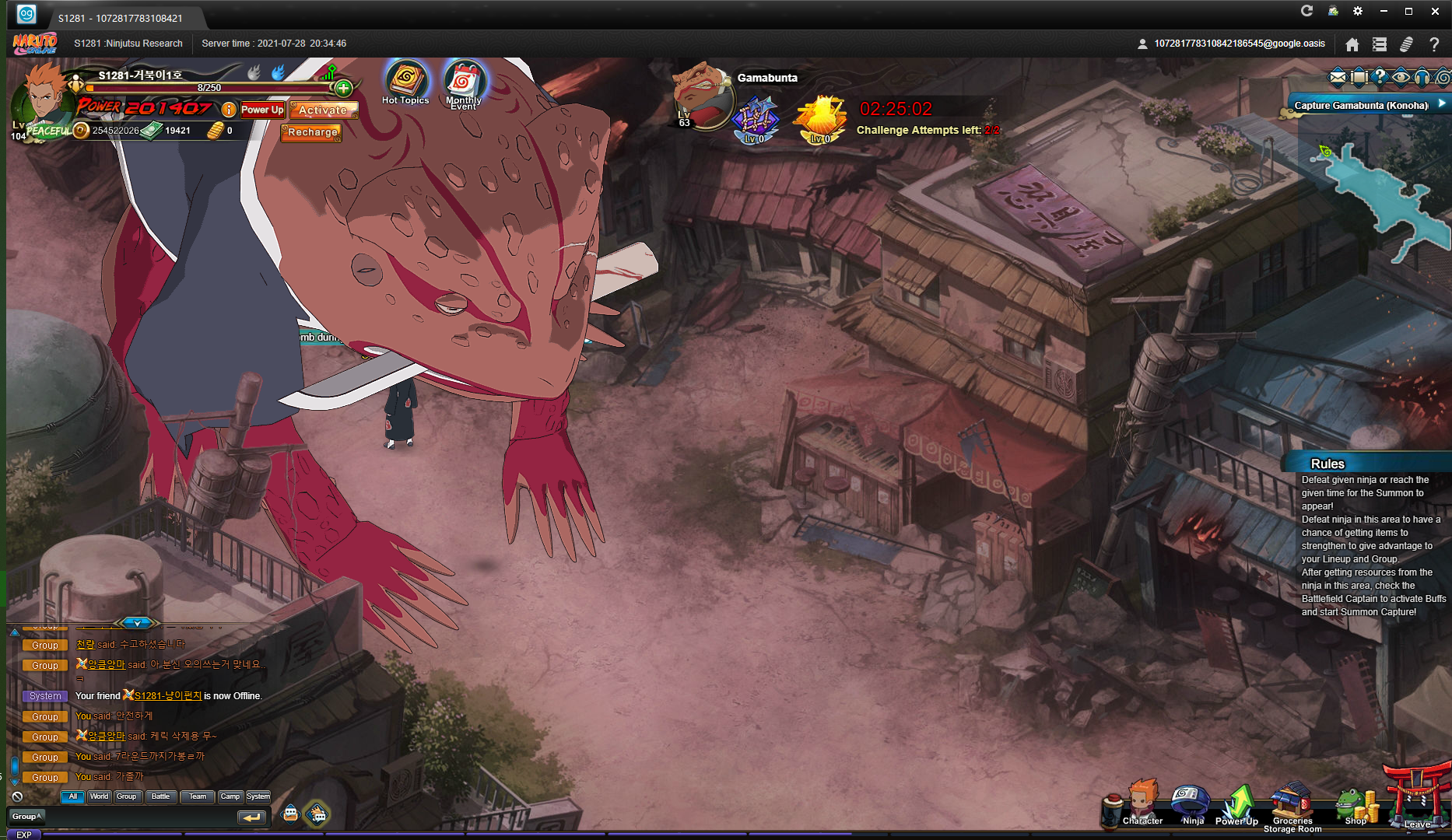1452x840 pixels.
Task: Expand the Capture Gamabunta (Konoha) banner arrow
Action: 1442,103
